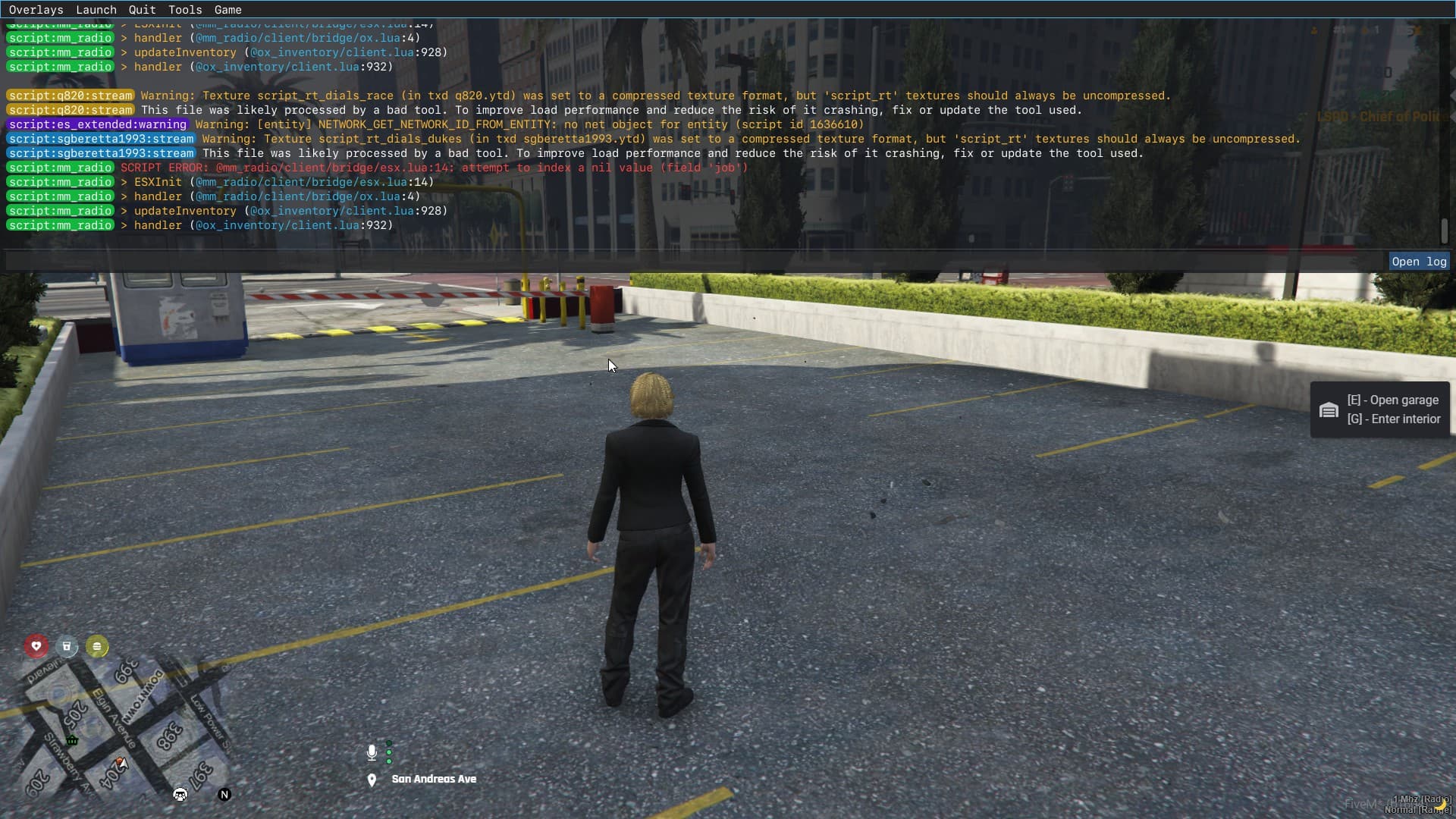
Task: Click the Open log button
Action: [1419, 261]
